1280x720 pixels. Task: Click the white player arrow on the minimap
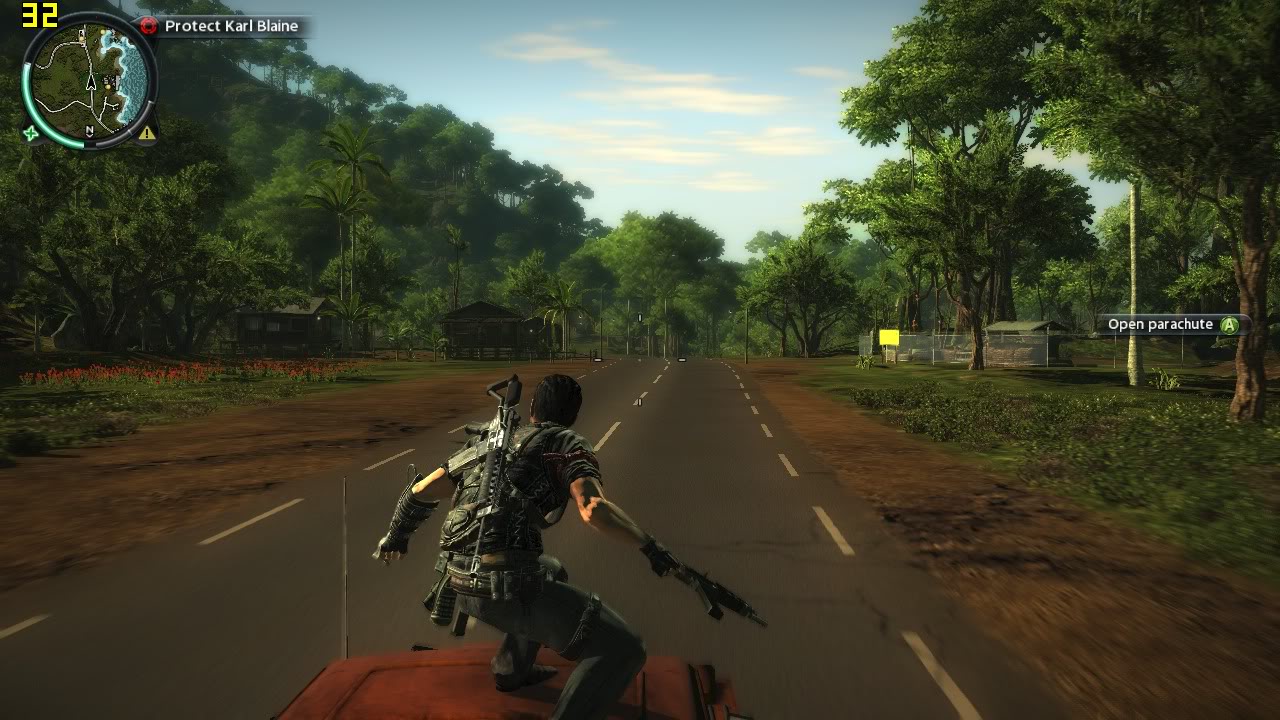tap(91, 83)
